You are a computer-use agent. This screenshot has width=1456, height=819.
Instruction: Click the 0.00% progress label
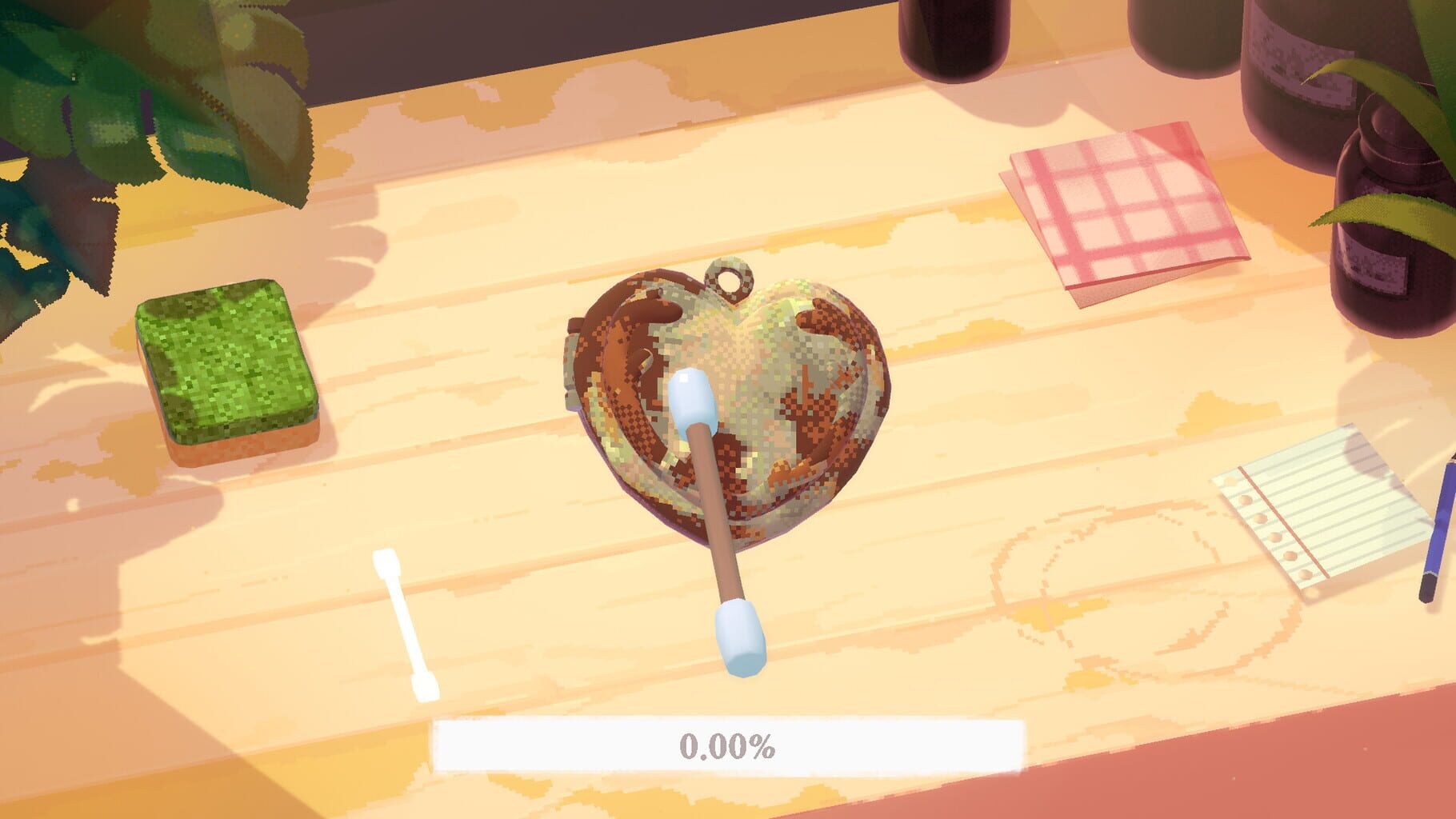tap(728, 745)
